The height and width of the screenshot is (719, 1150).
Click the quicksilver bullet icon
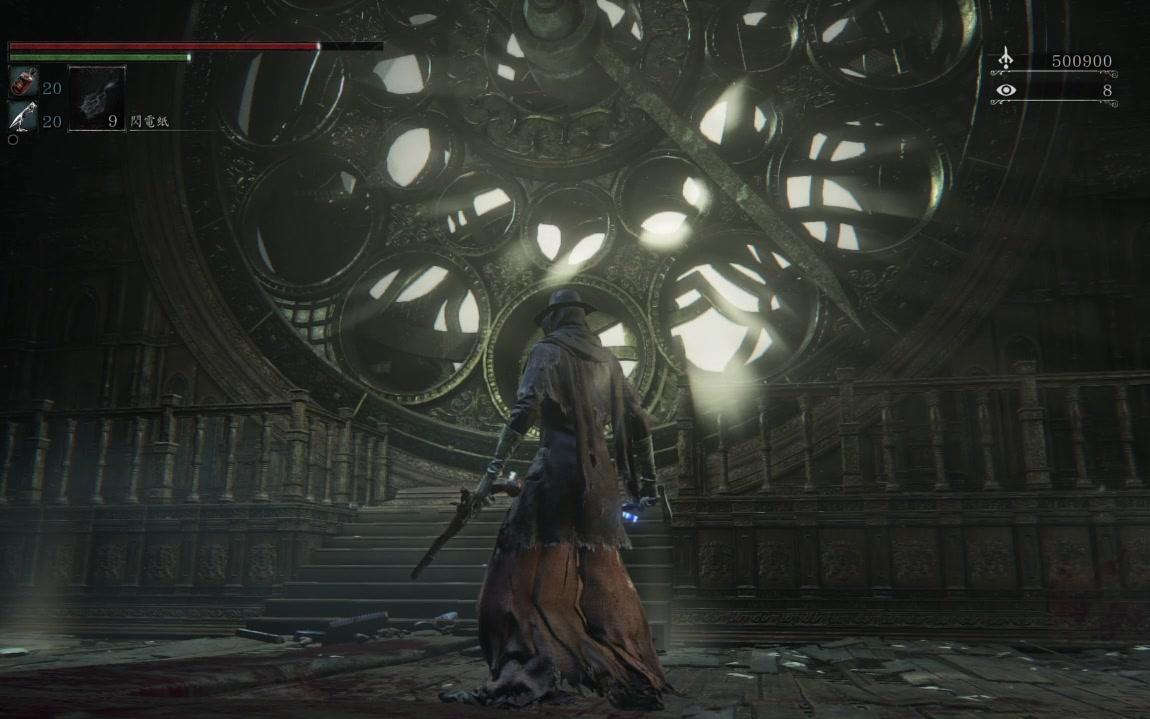point(22,119)
